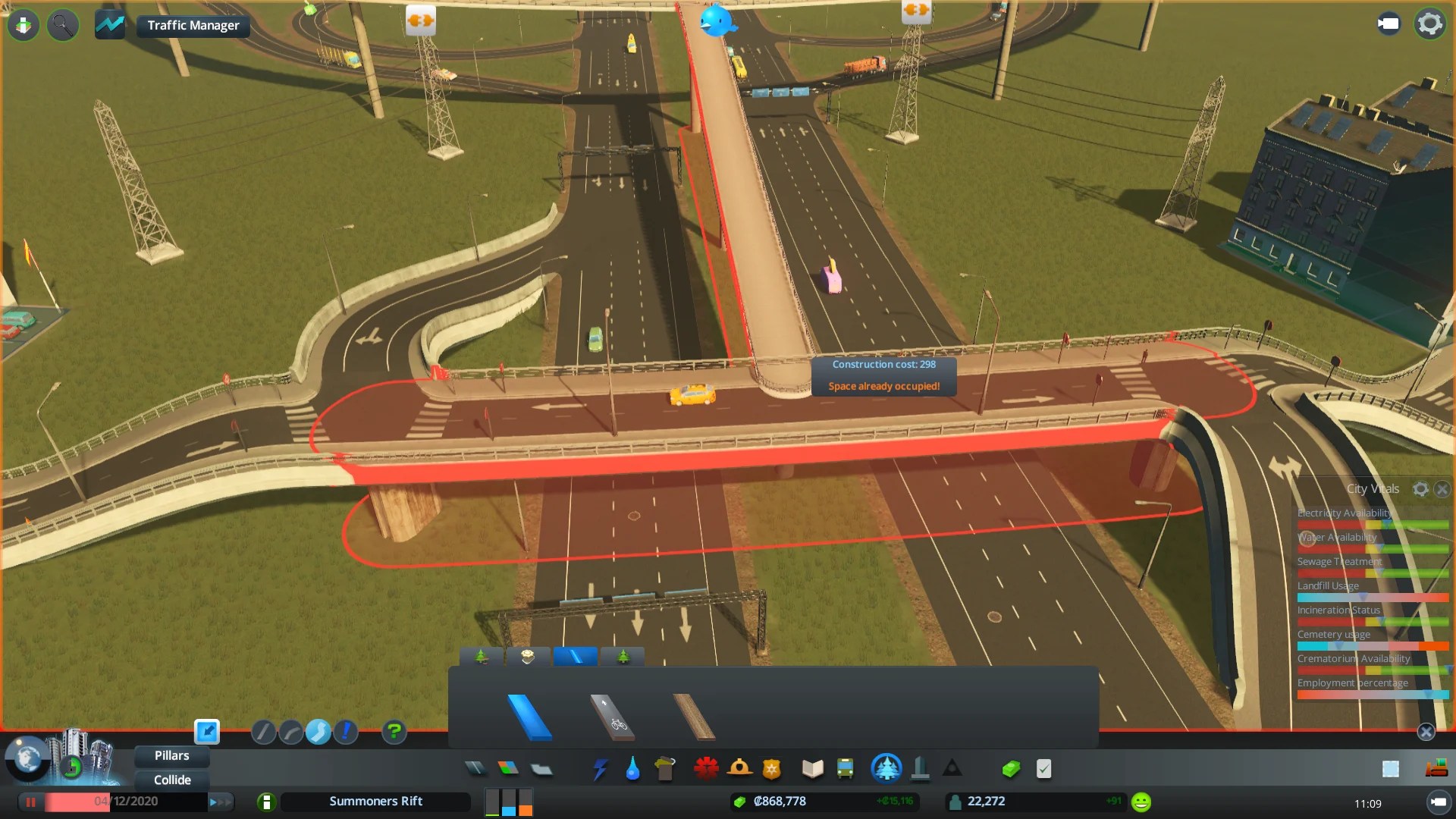Open City Vitals settings gear

coord(1421,489)
